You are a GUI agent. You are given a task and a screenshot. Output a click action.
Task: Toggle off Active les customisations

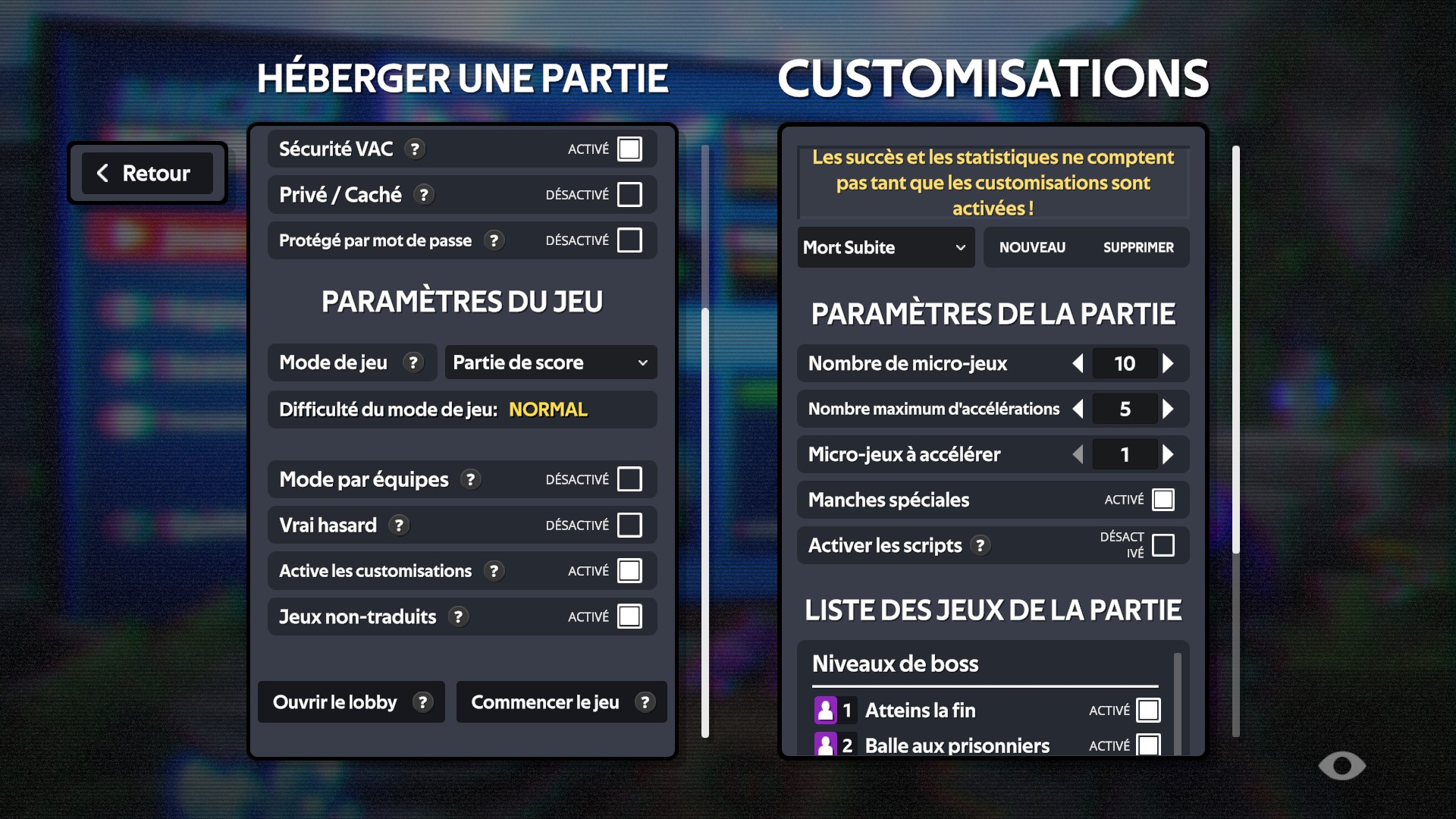point(630,570)
